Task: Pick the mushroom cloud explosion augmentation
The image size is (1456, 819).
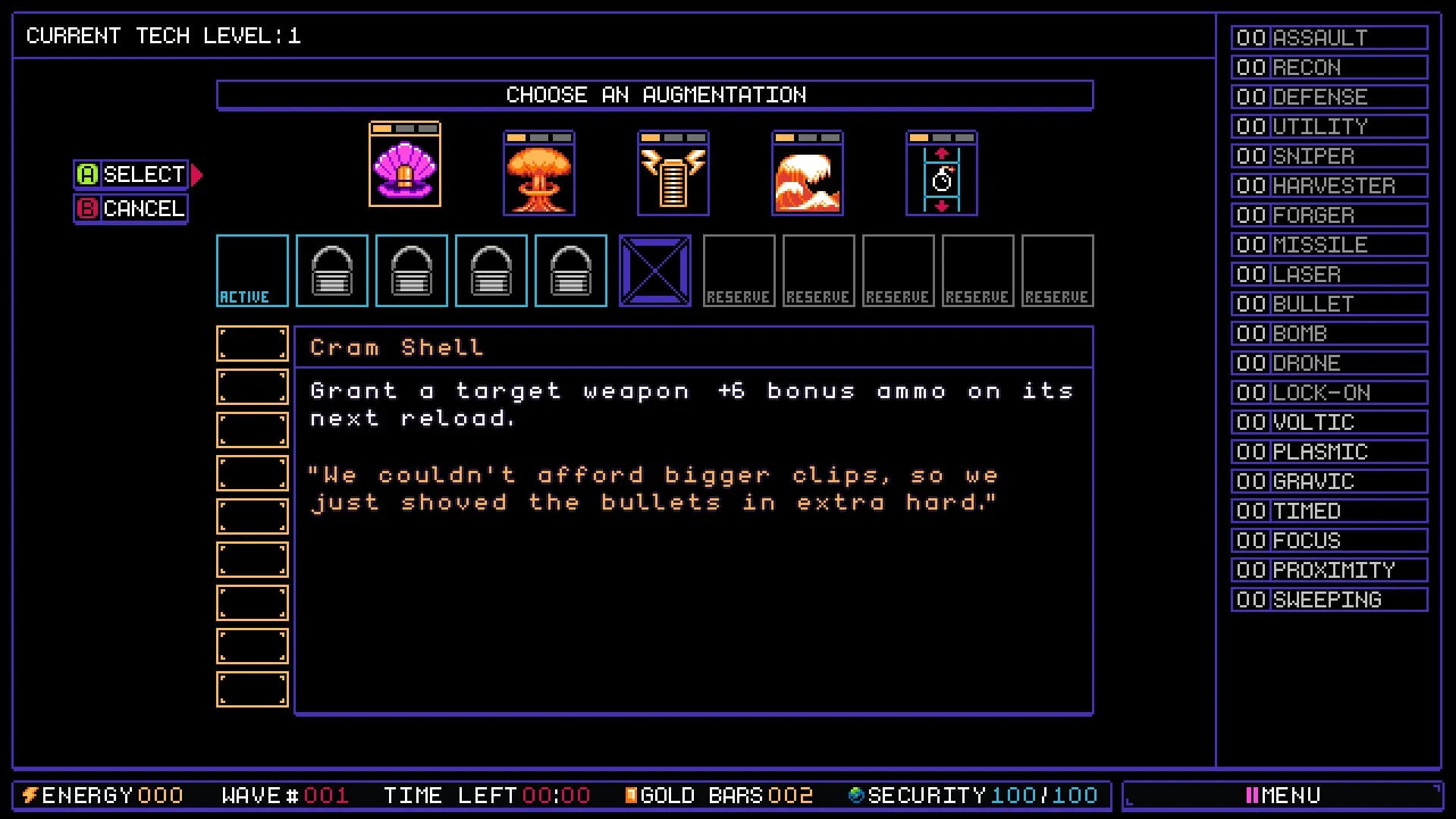Action: point(539,174)
